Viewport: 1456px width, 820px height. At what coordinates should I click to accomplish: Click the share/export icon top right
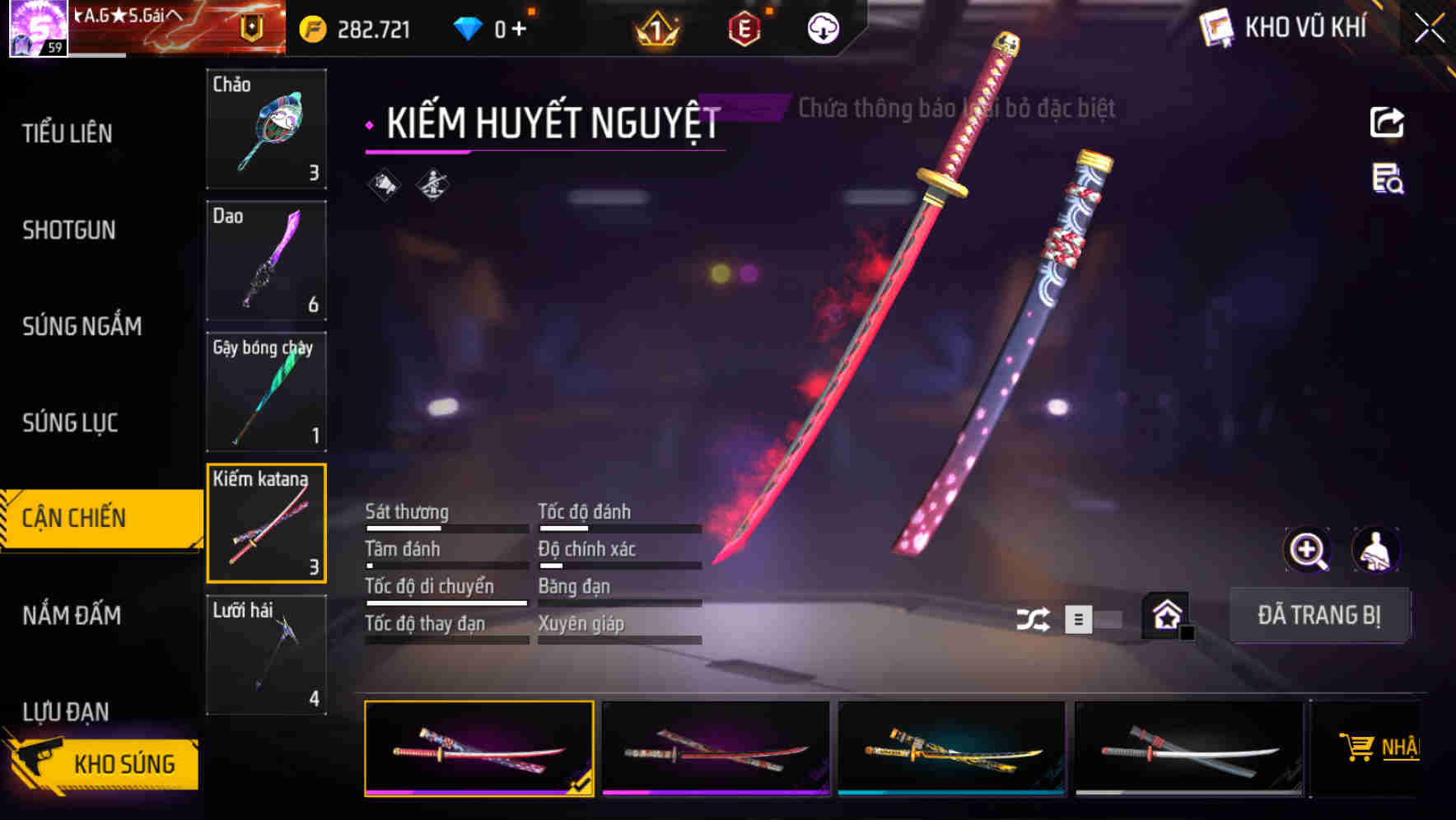point(1388,122)
